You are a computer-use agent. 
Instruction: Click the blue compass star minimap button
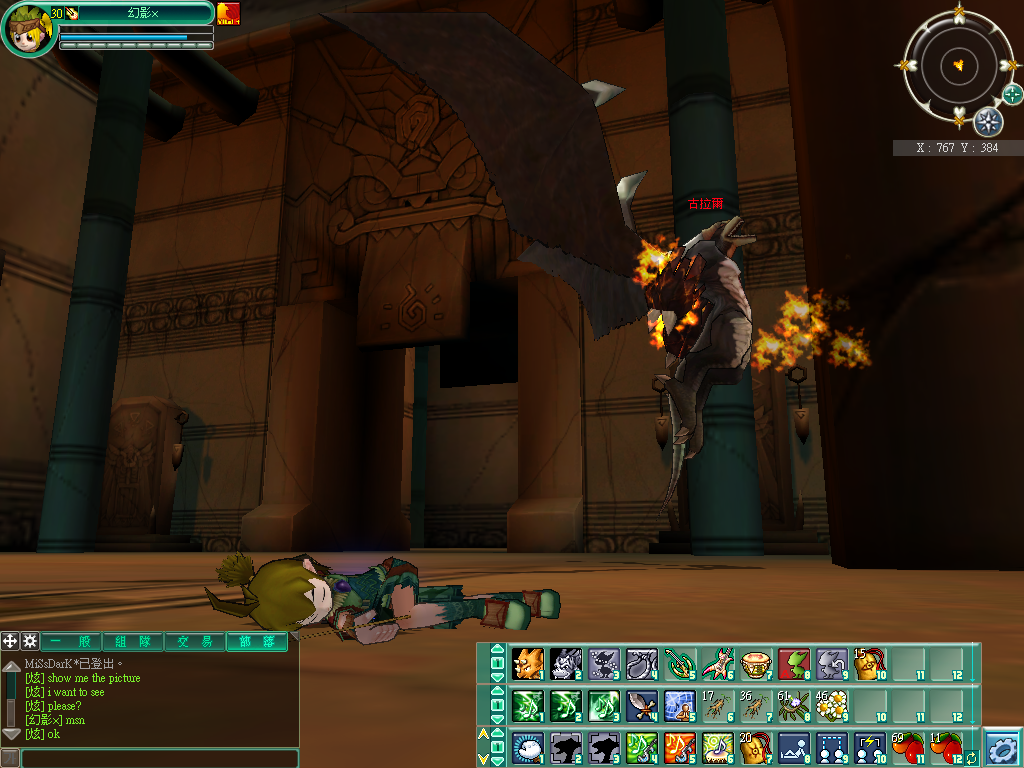tap(988, 121)
